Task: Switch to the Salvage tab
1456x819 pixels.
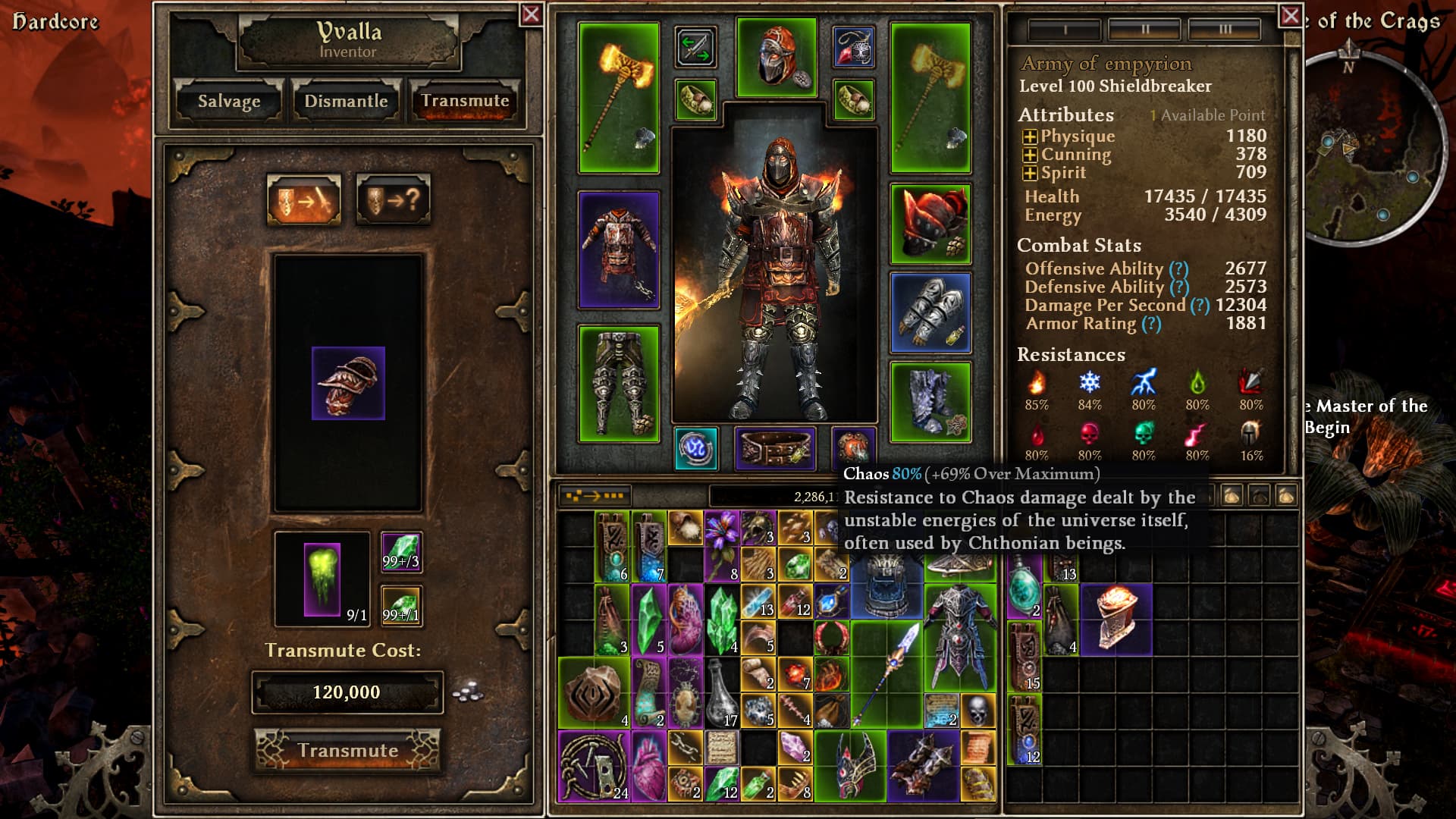Action: point(228,101)
